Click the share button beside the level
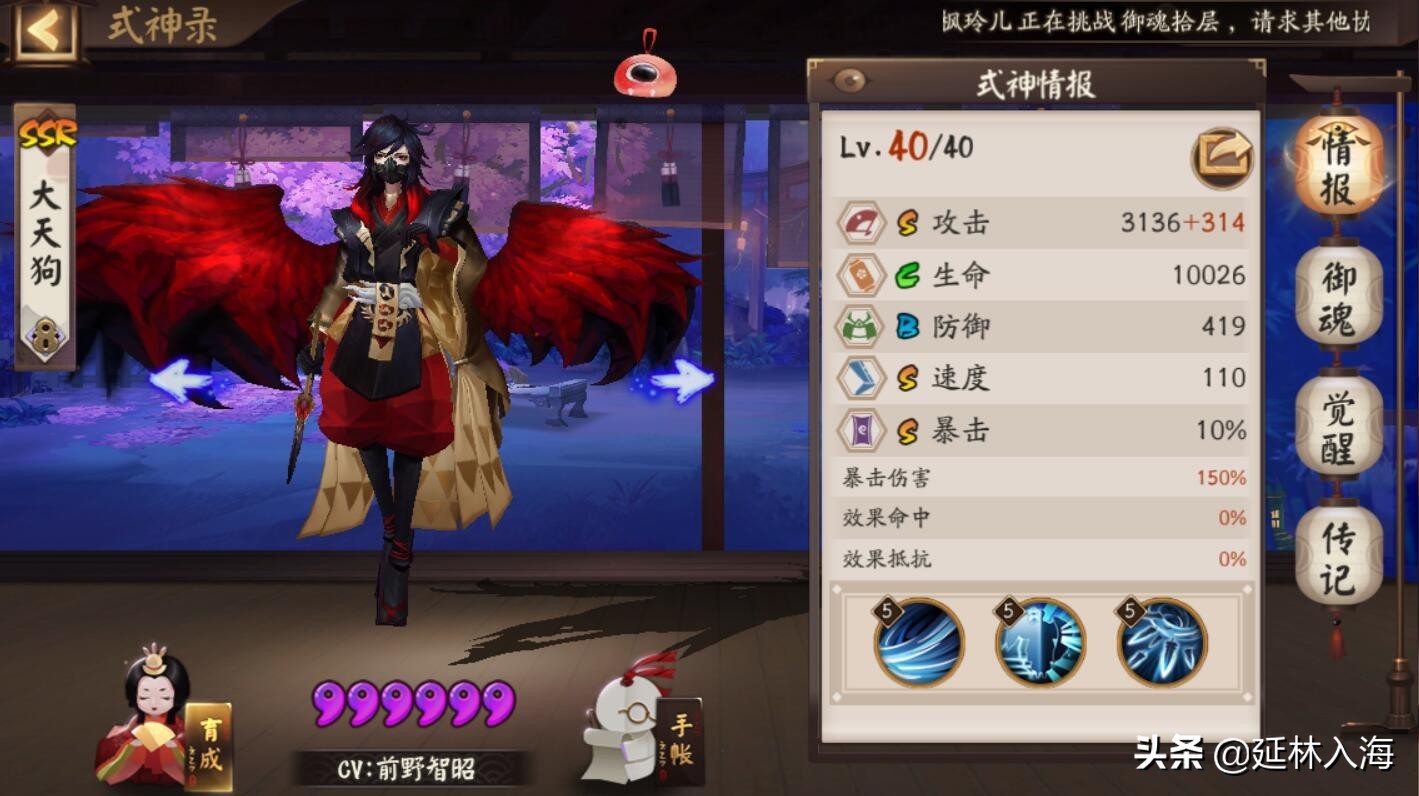This screenshot has height=796, width=1419. (x=1222, y=157)
